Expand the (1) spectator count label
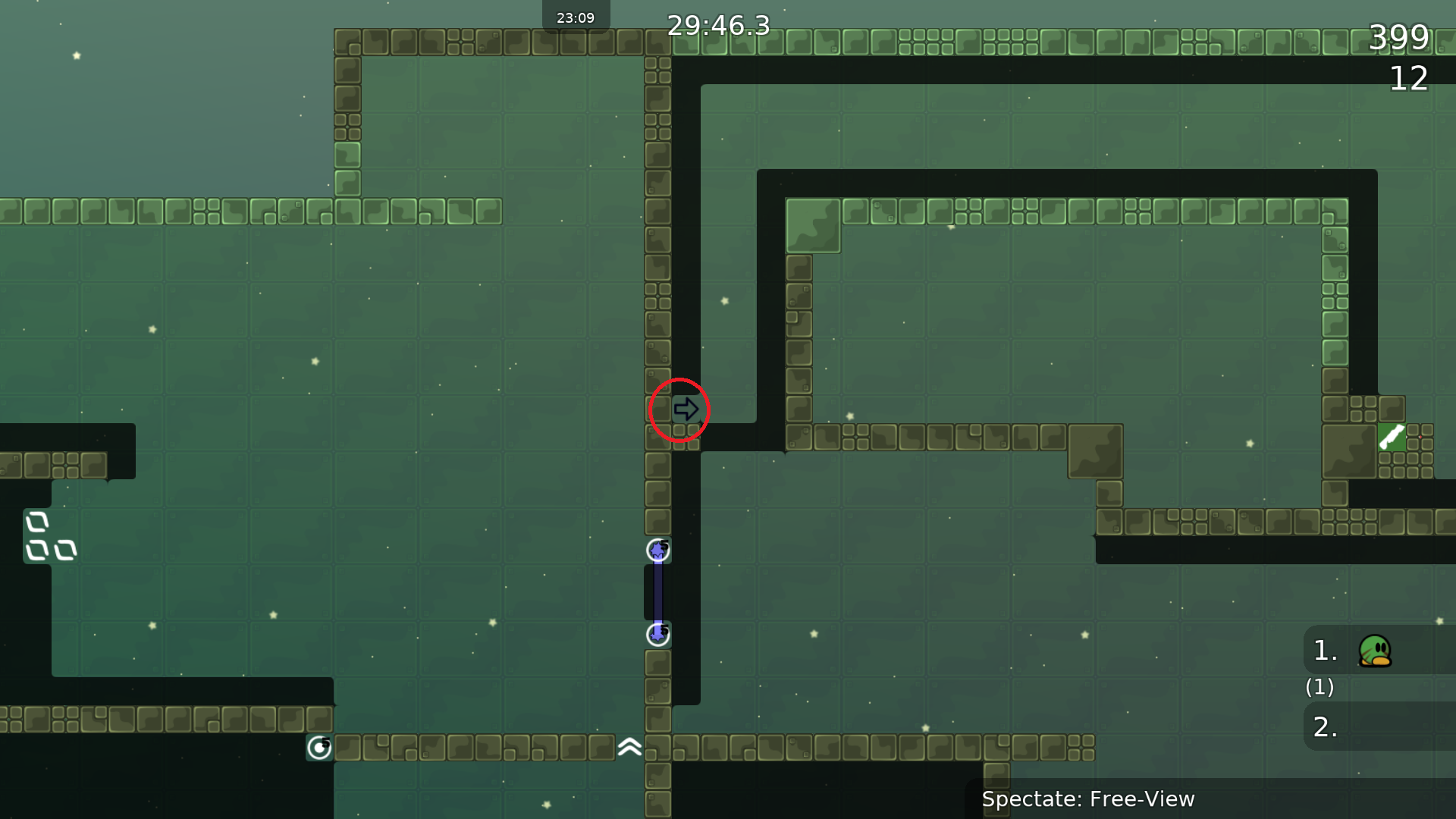 click(x=1319, y=688)
